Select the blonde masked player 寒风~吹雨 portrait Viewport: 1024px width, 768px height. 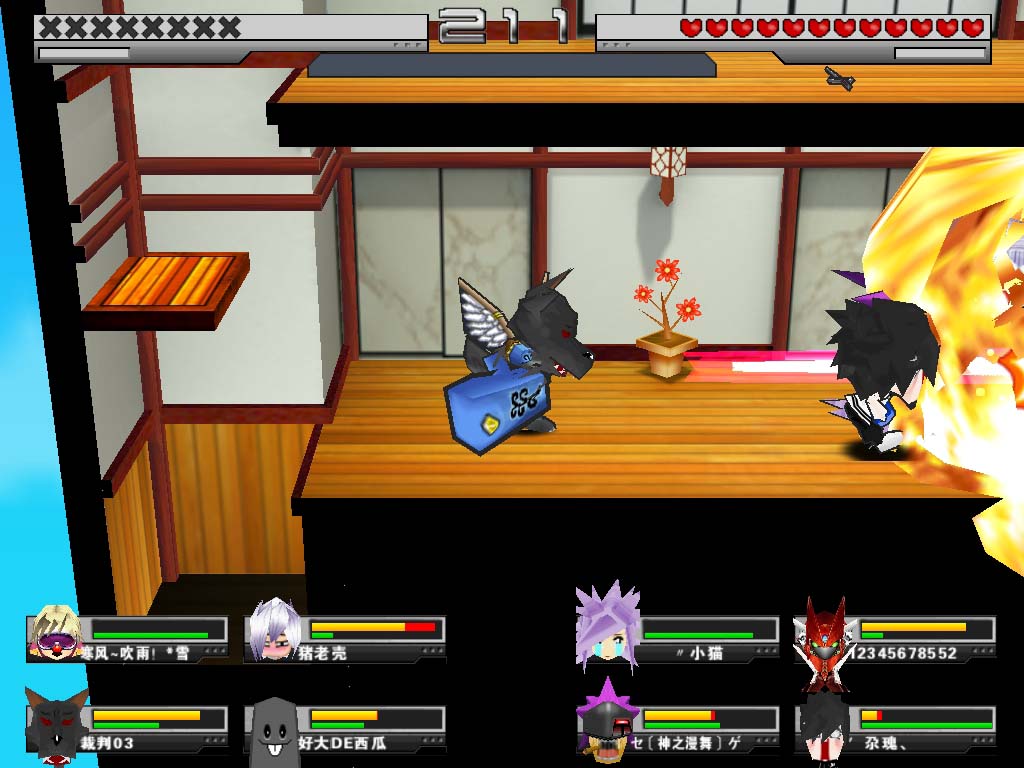pos(56,632)
